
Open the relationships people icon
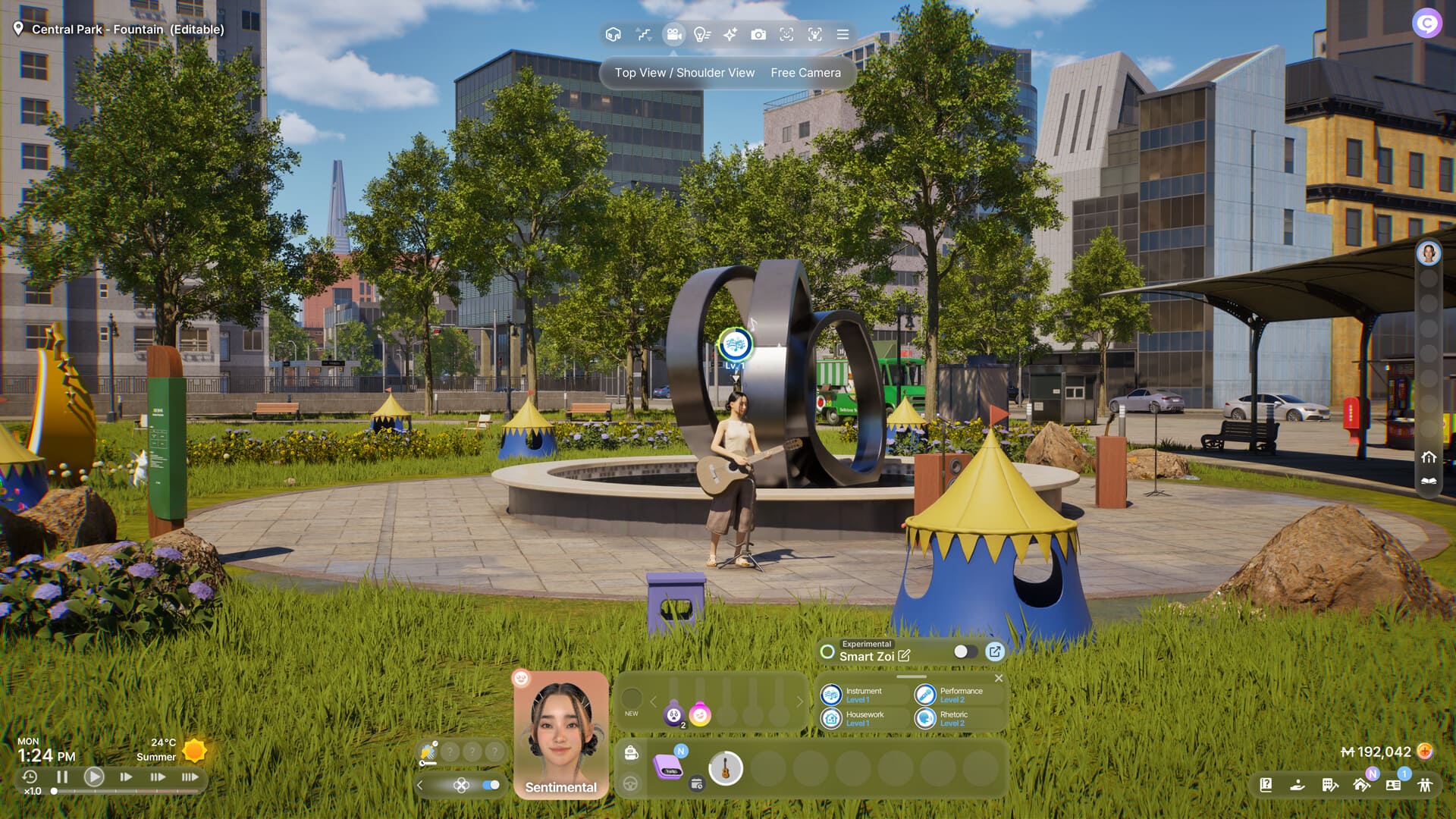[1425, 785]
